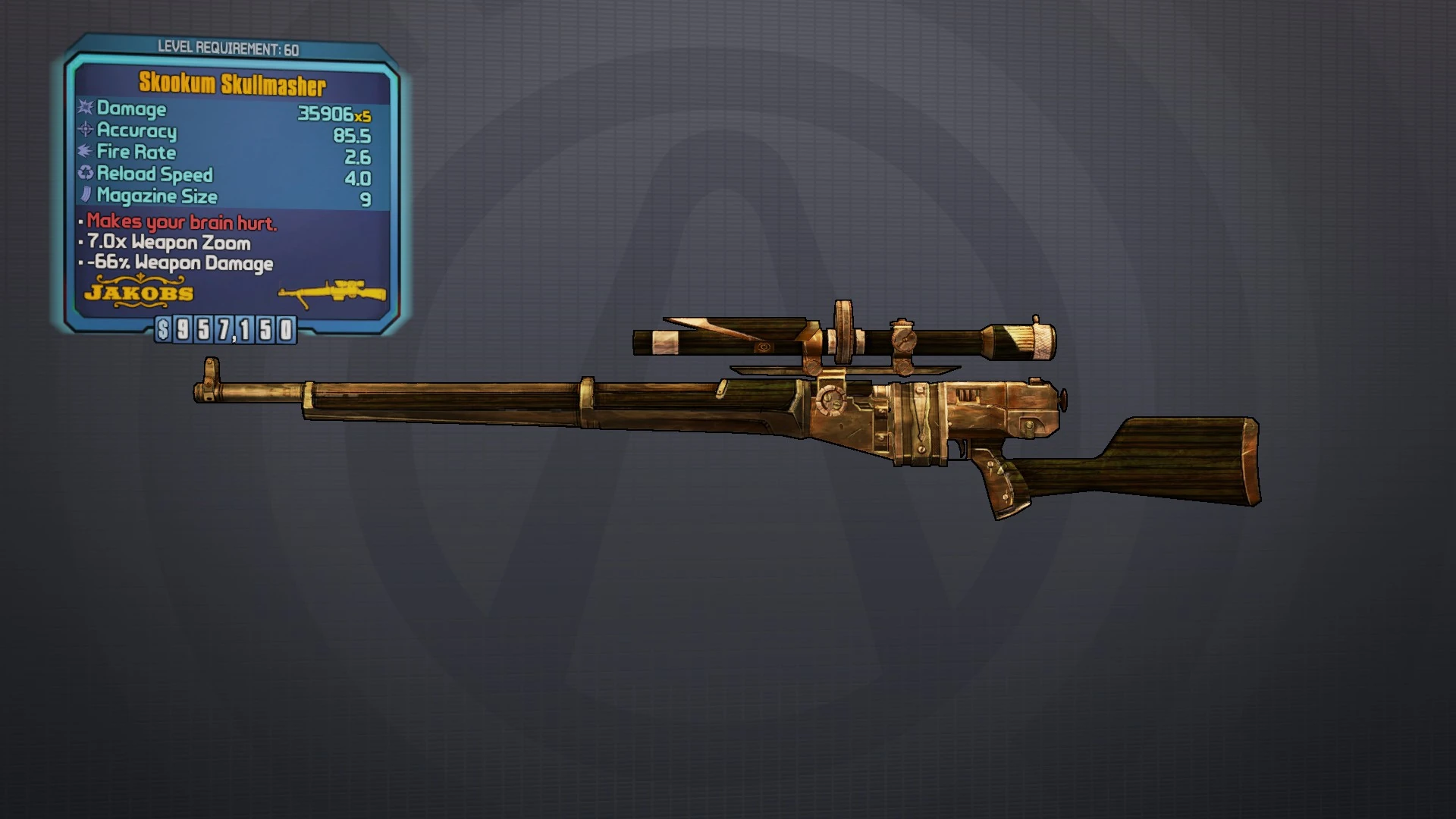This screenshot has height=819, width=1456.
Task: Click the yellow rifle silhouette on the card
Action: [x=332, y=292]
